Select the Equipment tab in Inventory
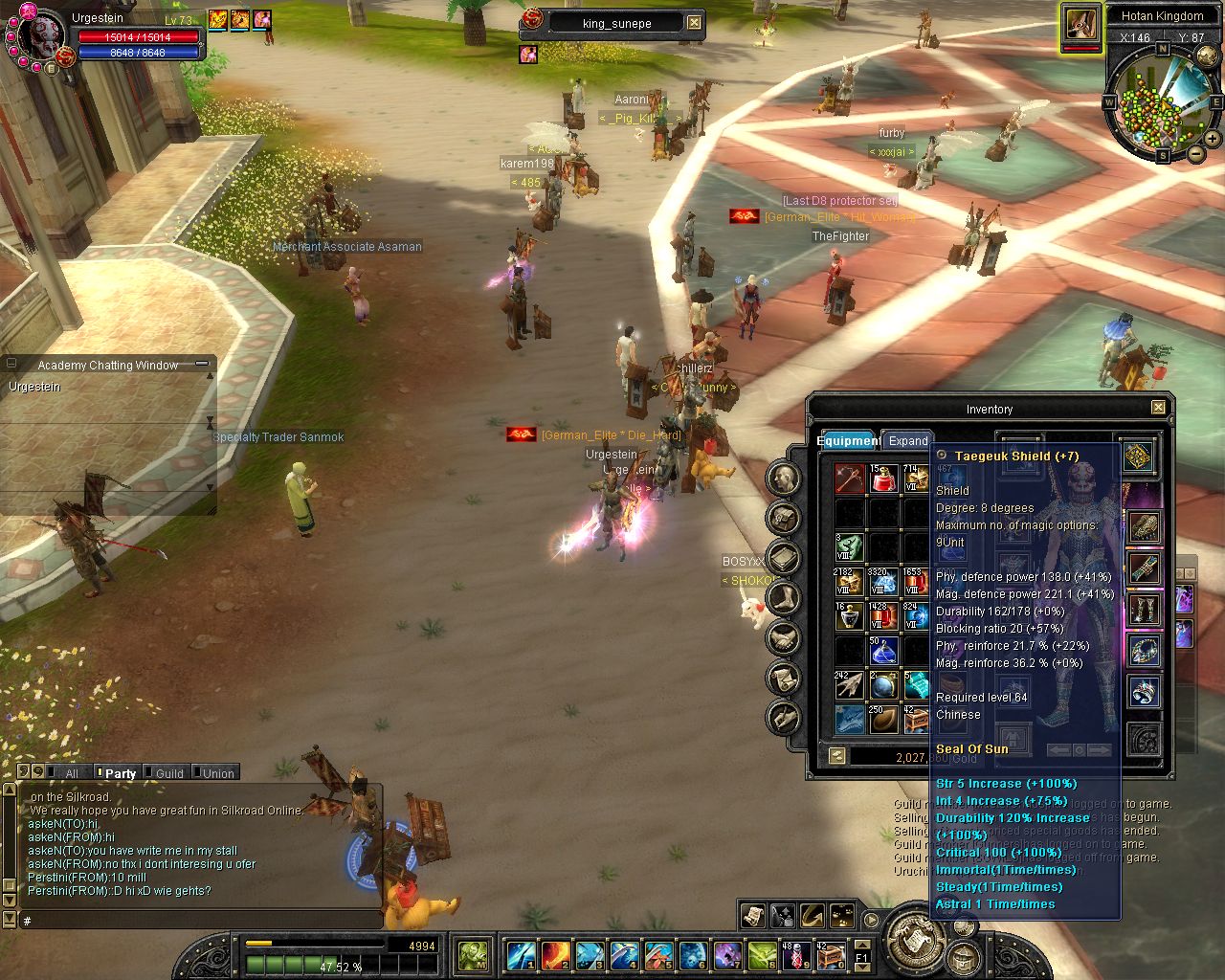The height and width of the screenshot is (980, 1225). tap(848, 441)
